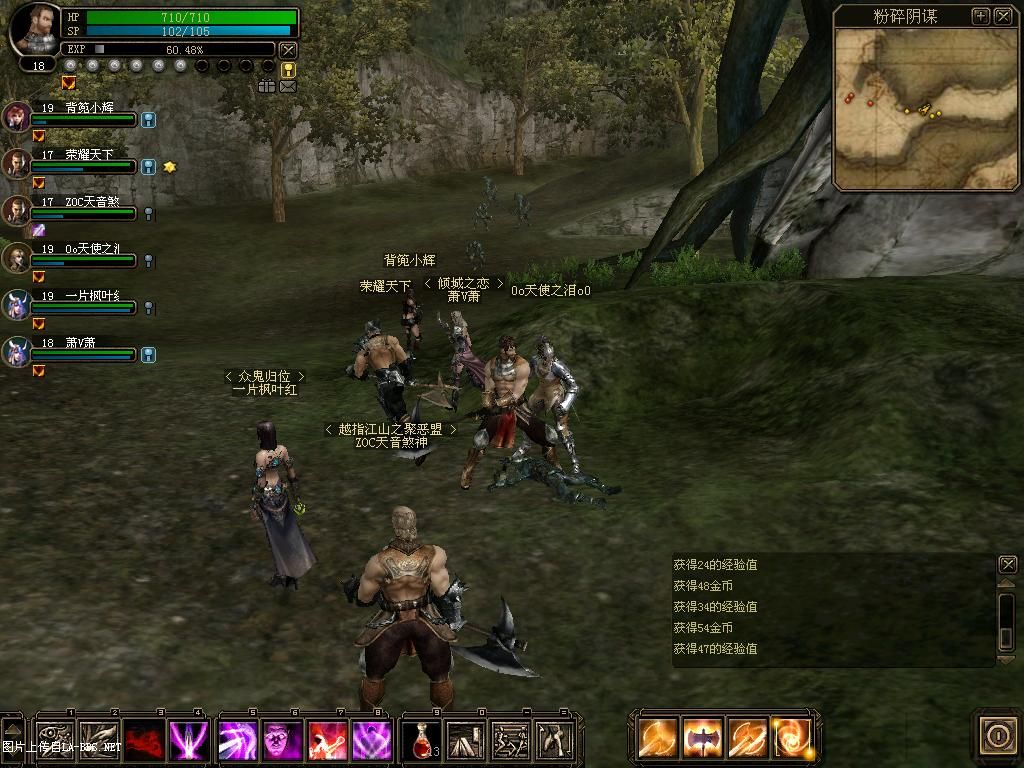This screenshot has width=1024, height=768.
Task: Expand the minimap with the plus button
Action: tap(980, 16)
